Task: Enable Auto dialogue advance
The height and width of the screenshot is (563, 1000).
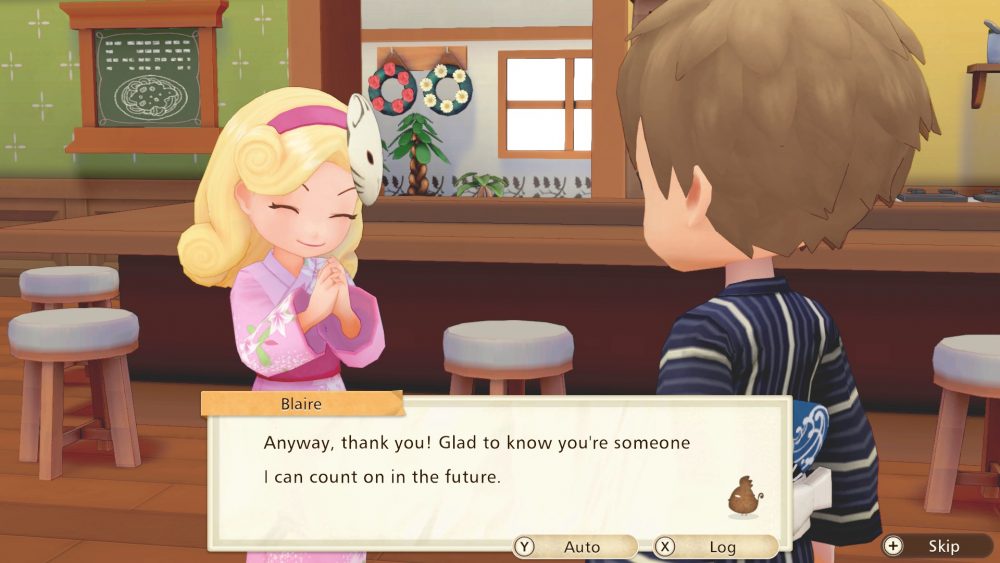Action: coord(574,547)
